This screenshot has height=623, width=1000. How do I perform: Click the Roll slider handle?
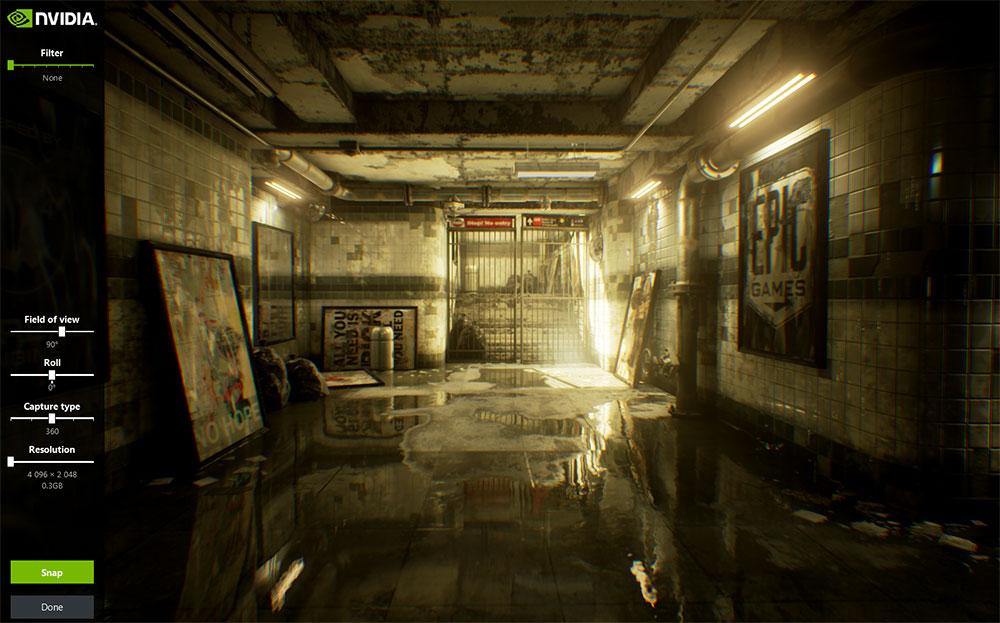(x=52, y=374)
